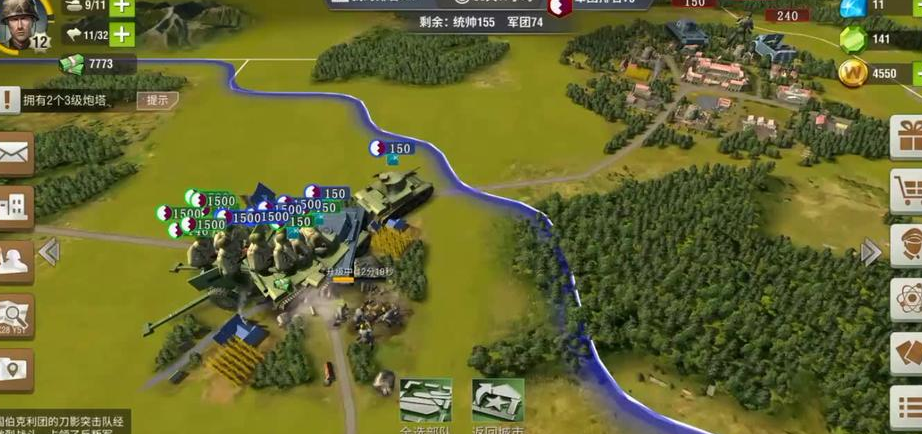Viewport: 922px width, 434px height.
Task: Open the cards menu icon
Action: pyautogui.click(x=908, y=353)
